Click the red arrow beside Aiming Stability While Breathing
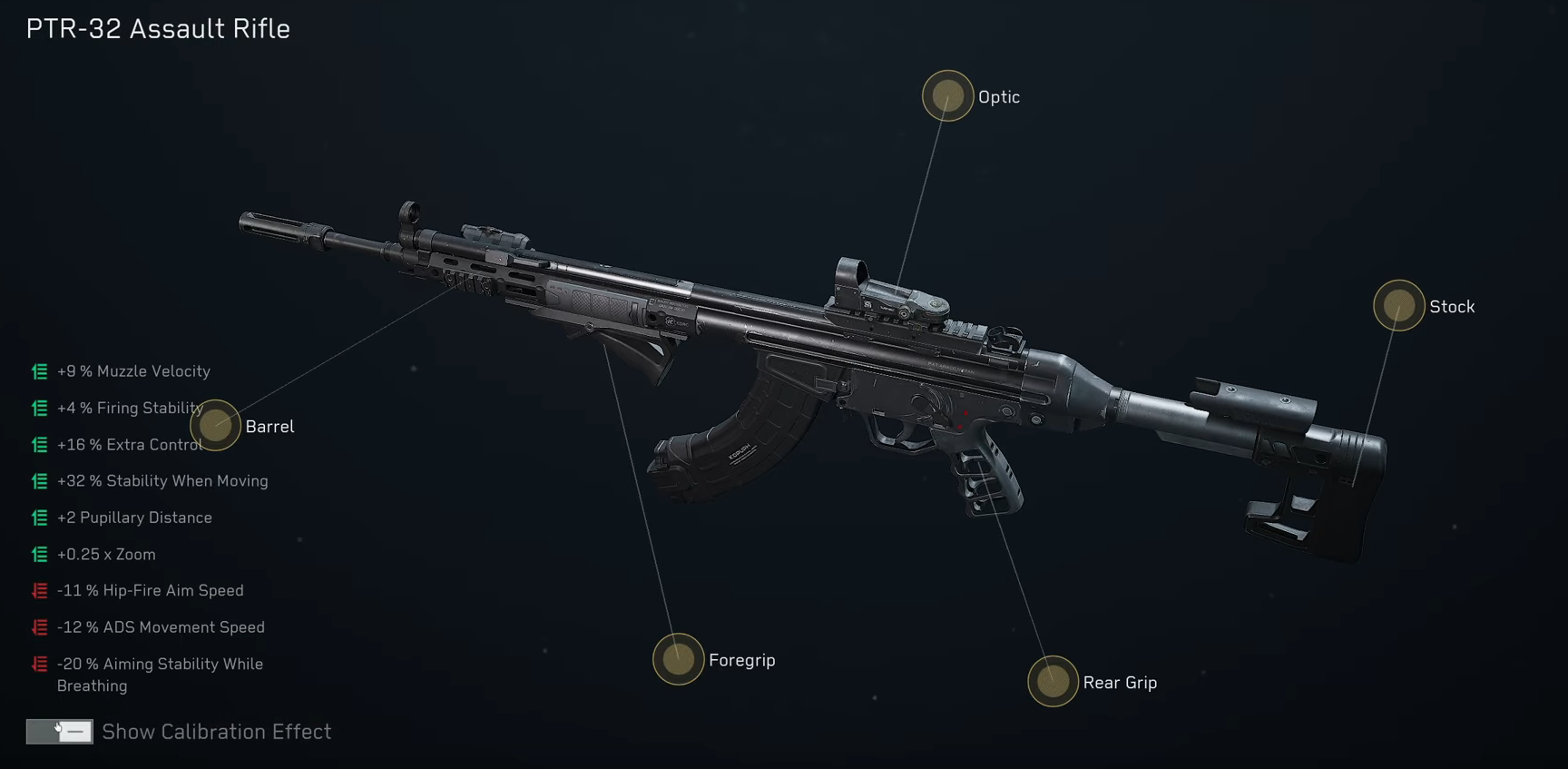The width and height of the screenshot is (1568, 769). [x=38, y=664]
